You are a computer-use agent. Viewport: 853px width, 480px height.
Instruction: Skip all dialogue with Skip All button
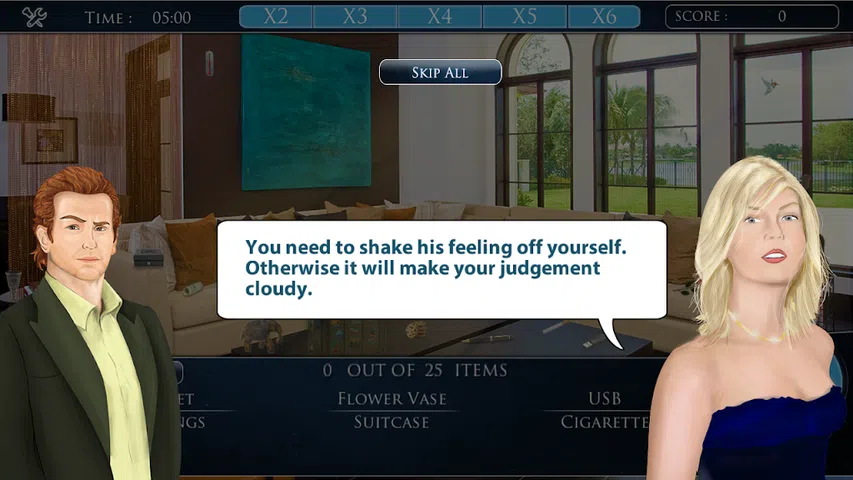coord(440,73)
